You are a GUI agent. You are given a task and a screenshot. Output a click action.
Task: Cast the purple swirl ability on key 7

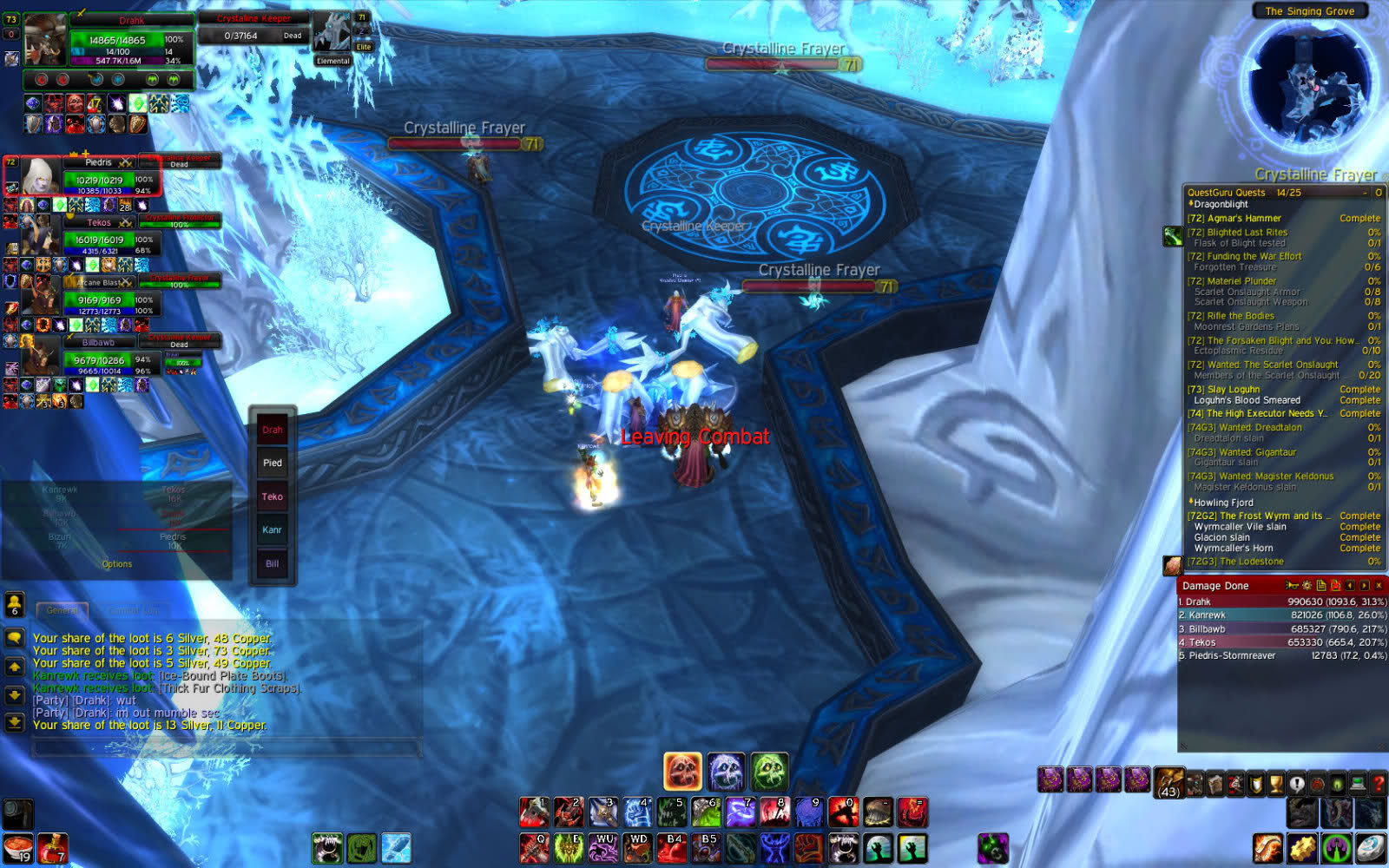[741, 812]
